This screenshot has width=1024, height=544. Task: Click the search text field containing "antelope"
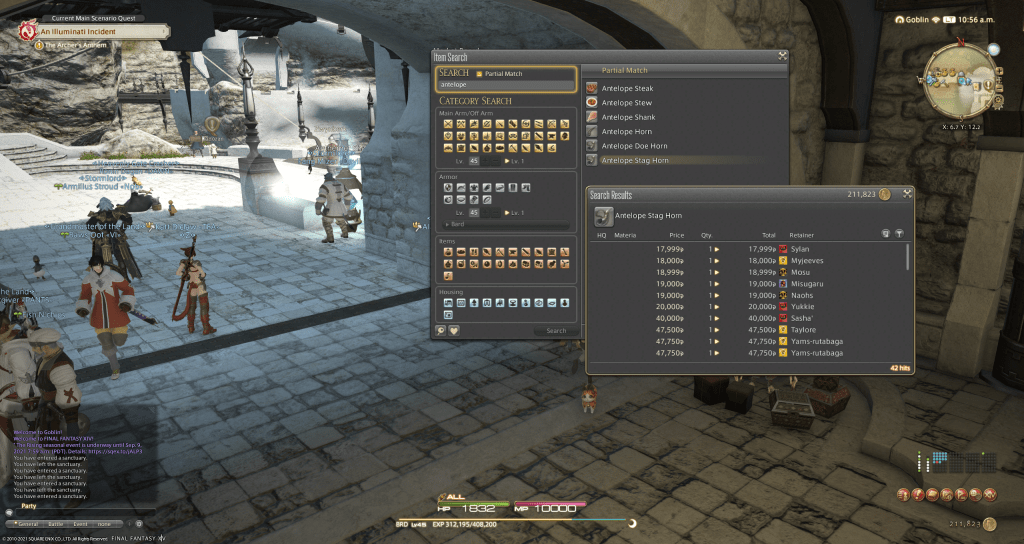(506, 85)
